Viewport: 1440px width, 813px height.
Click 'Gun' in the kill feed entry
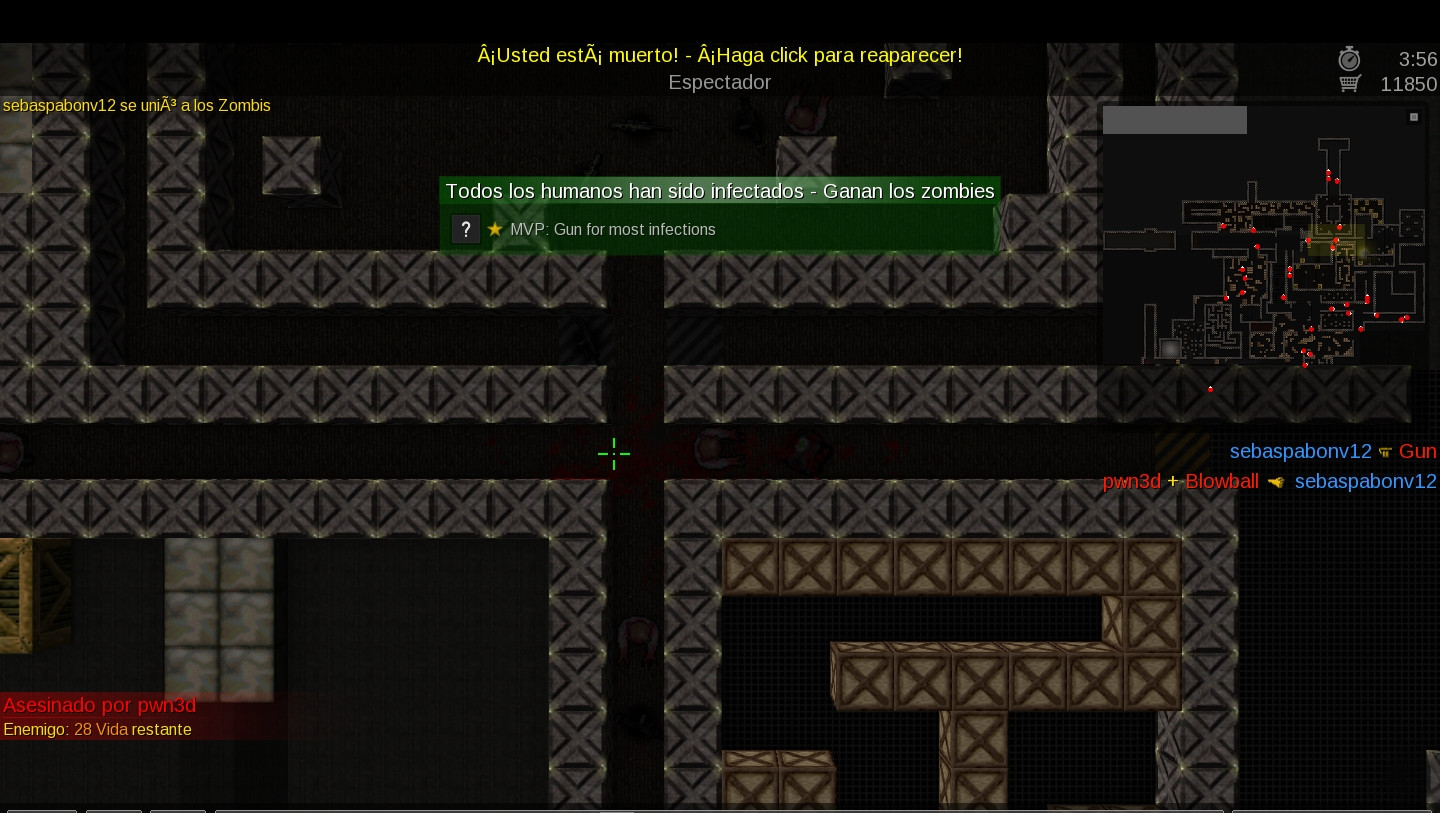click(x=1418, y=451)
